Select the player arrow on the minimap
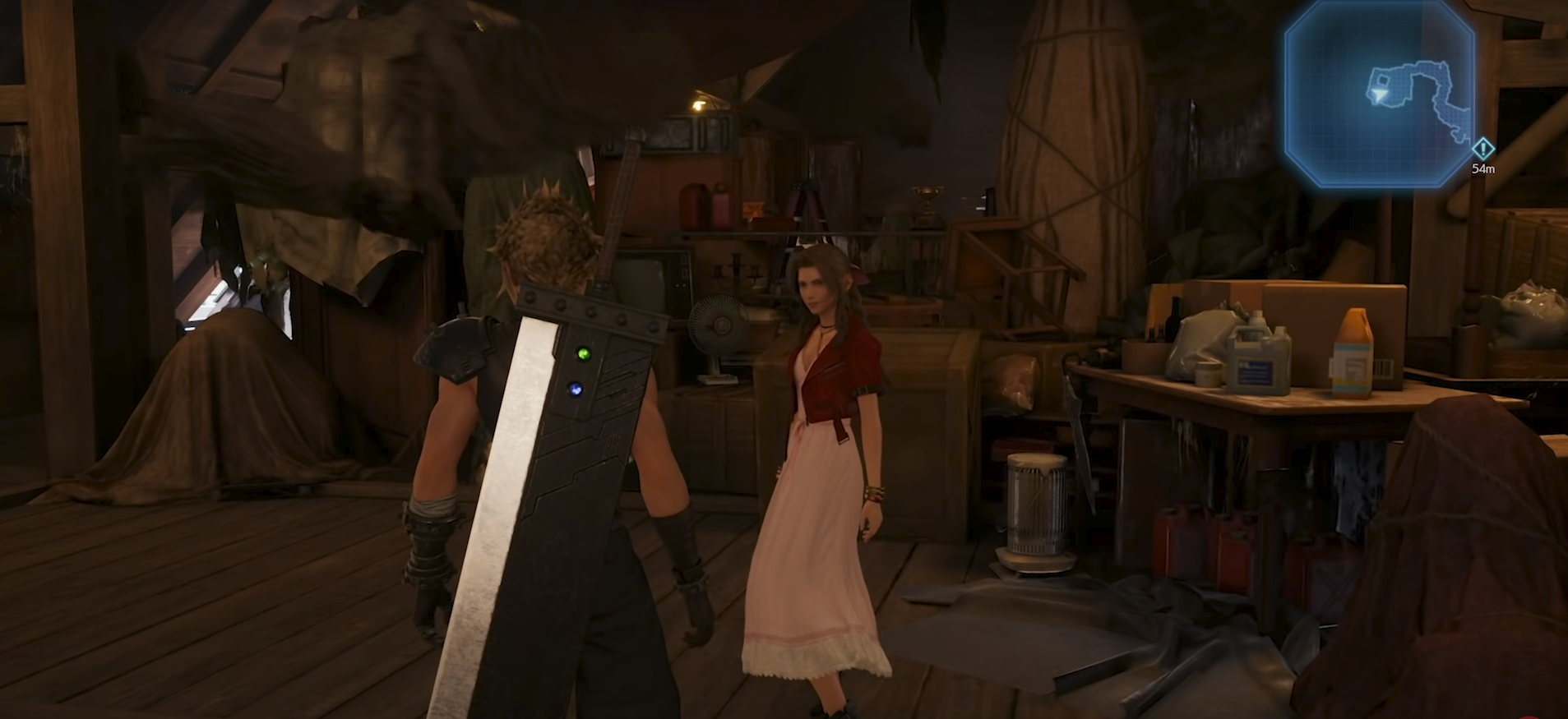Image resolution: width=1568 pixels, height=719 pixels. 1379,95
